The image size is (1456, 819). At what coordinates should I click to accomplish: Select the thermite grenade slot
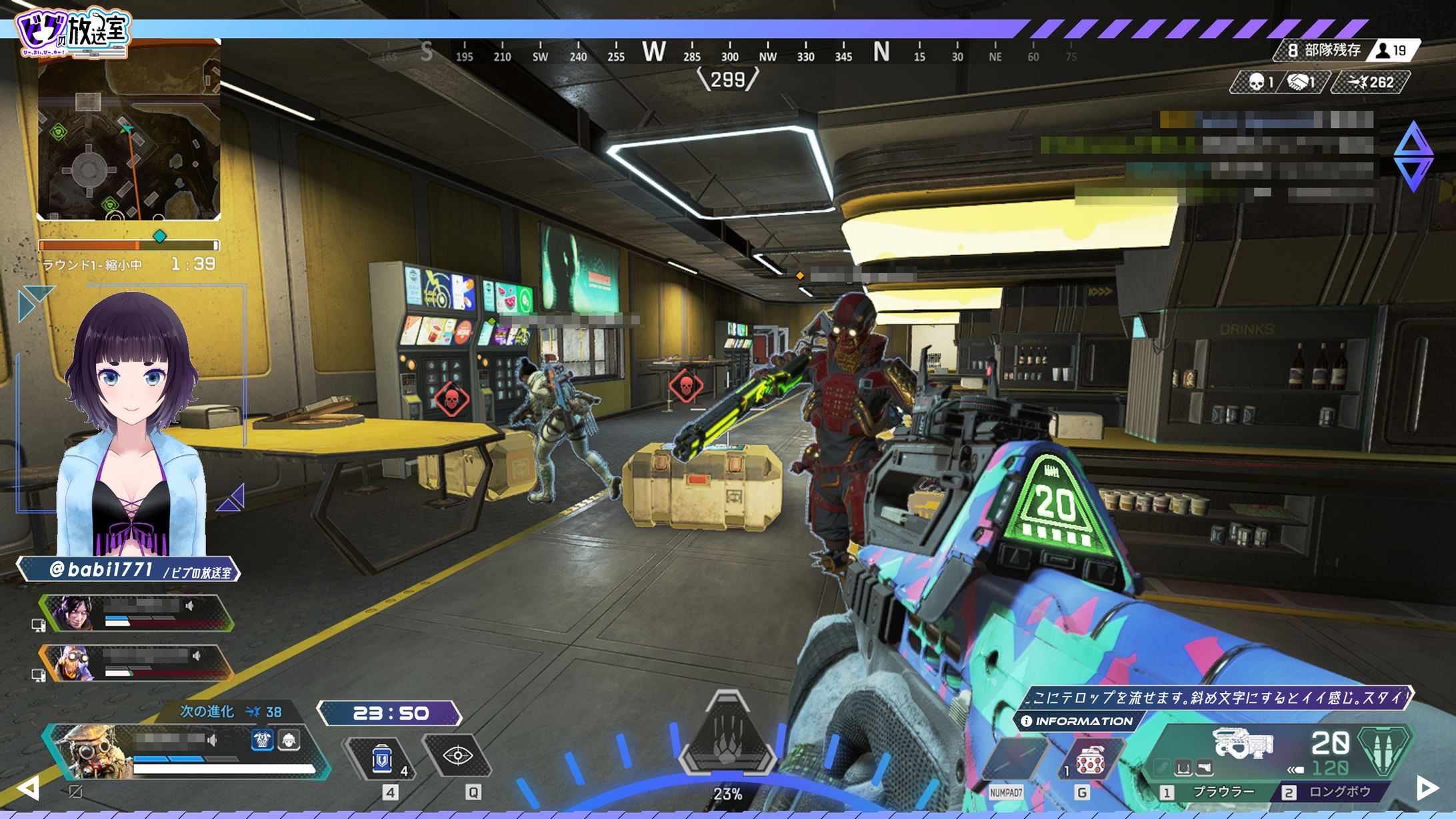[1089, 760]
